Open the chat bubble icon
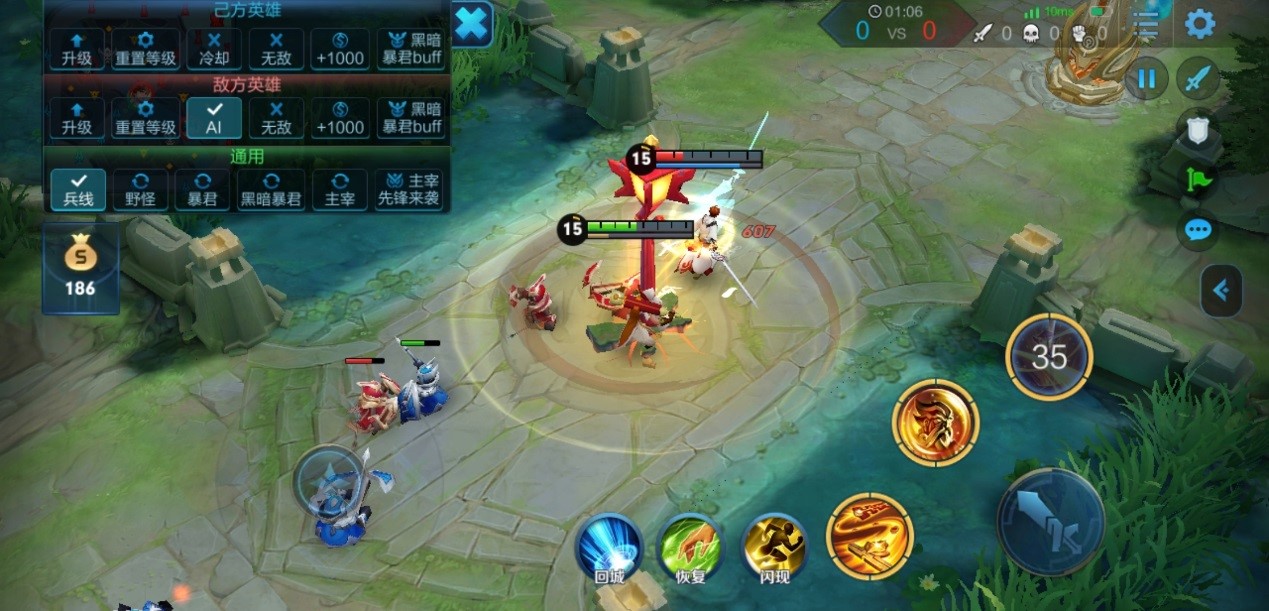This screenshot has width=1269, height=611. (x=1197, y=231)
